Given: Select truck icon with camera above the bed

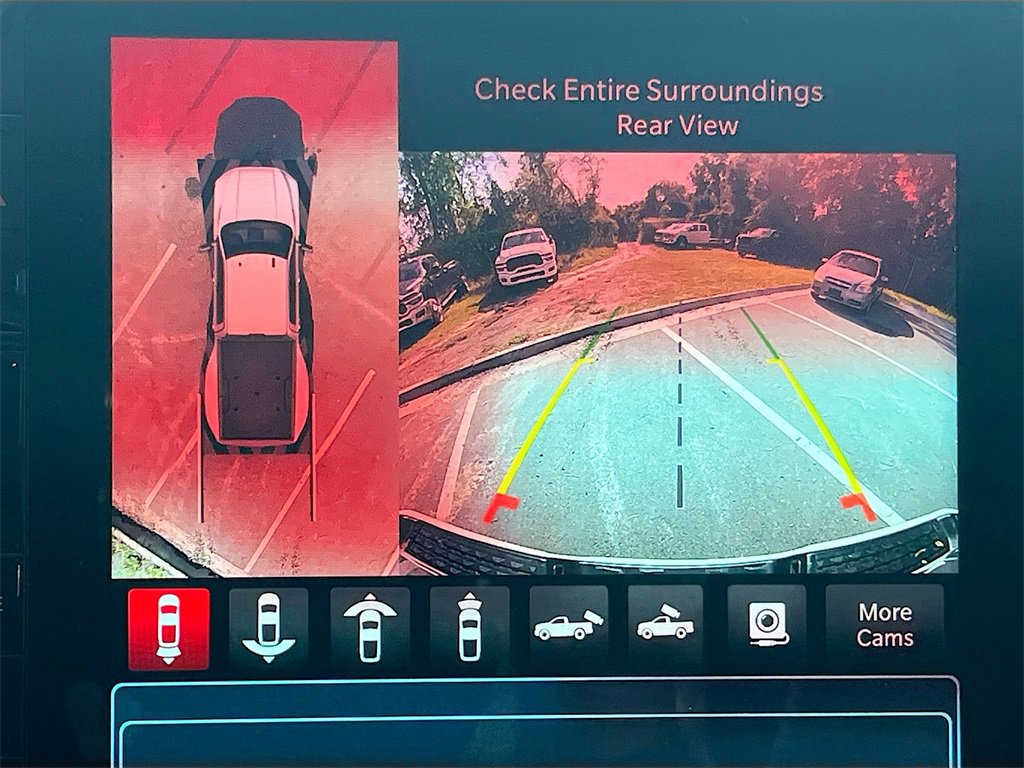Looking at the screenshot, I should [x=666, y=626].
